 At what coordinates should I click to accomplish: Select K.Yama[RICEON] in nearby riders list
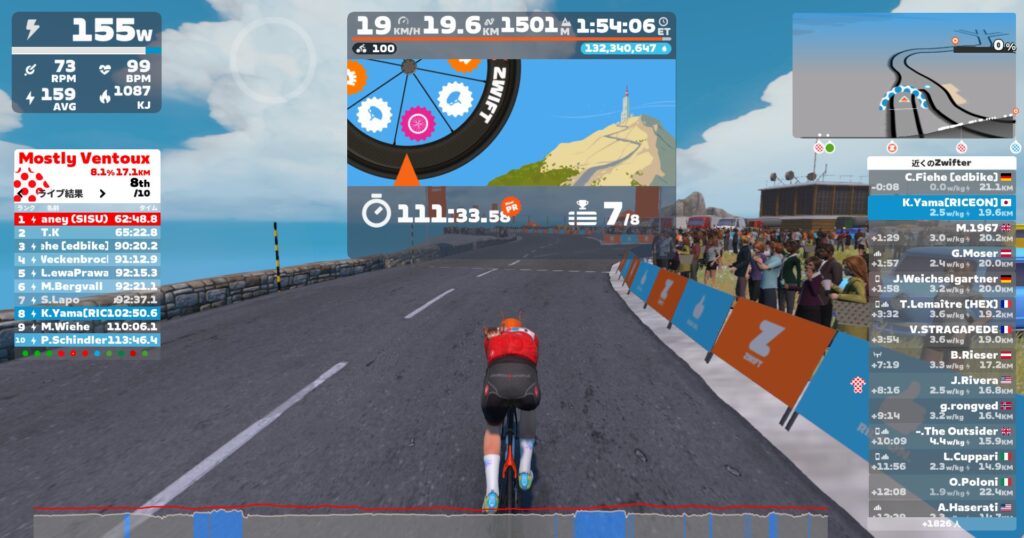click(x=941, y=207)
